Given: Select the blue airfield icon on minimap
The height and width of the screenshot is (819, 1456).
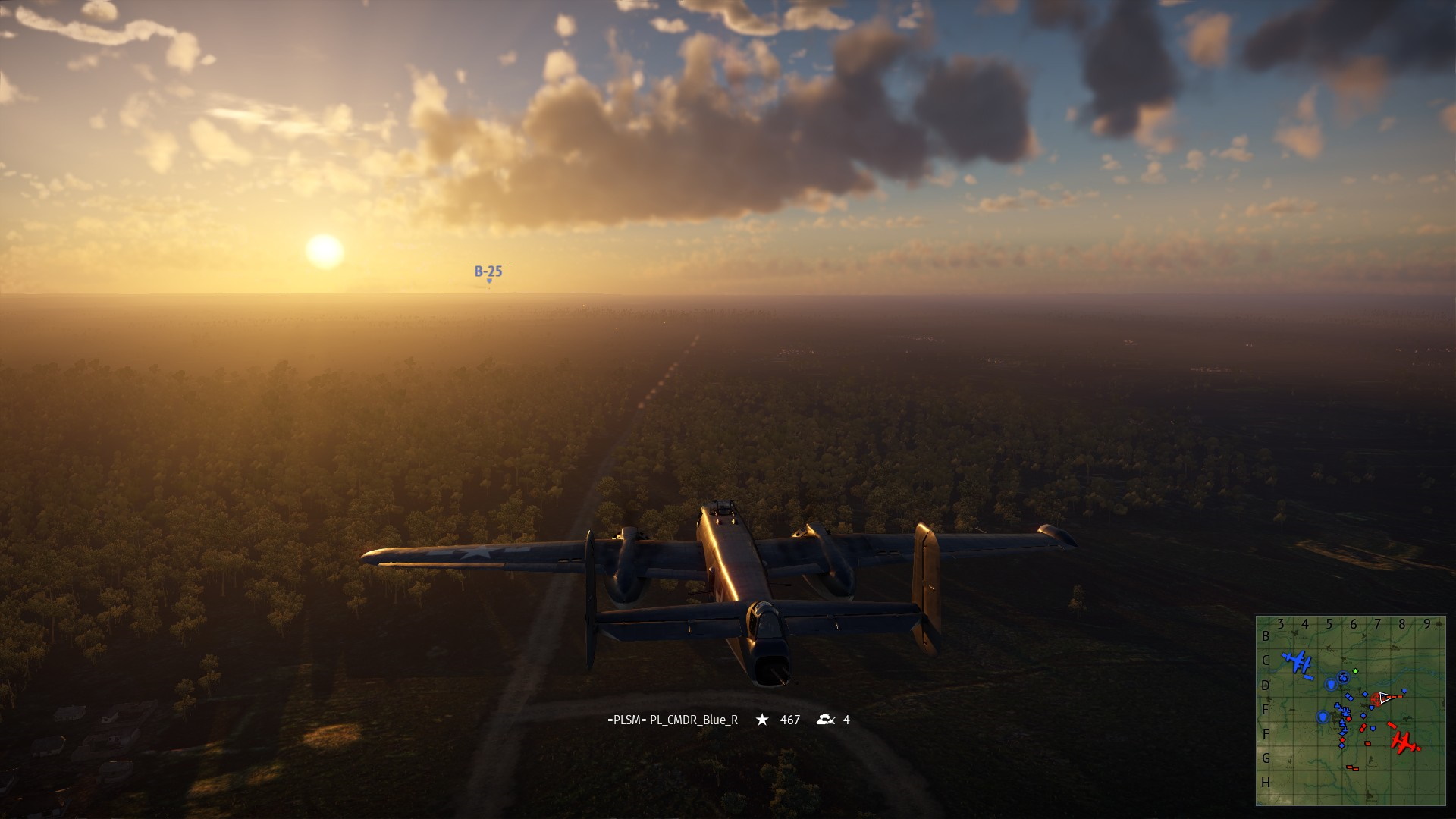Looking at the screenshot, I should click(1298, 662).
